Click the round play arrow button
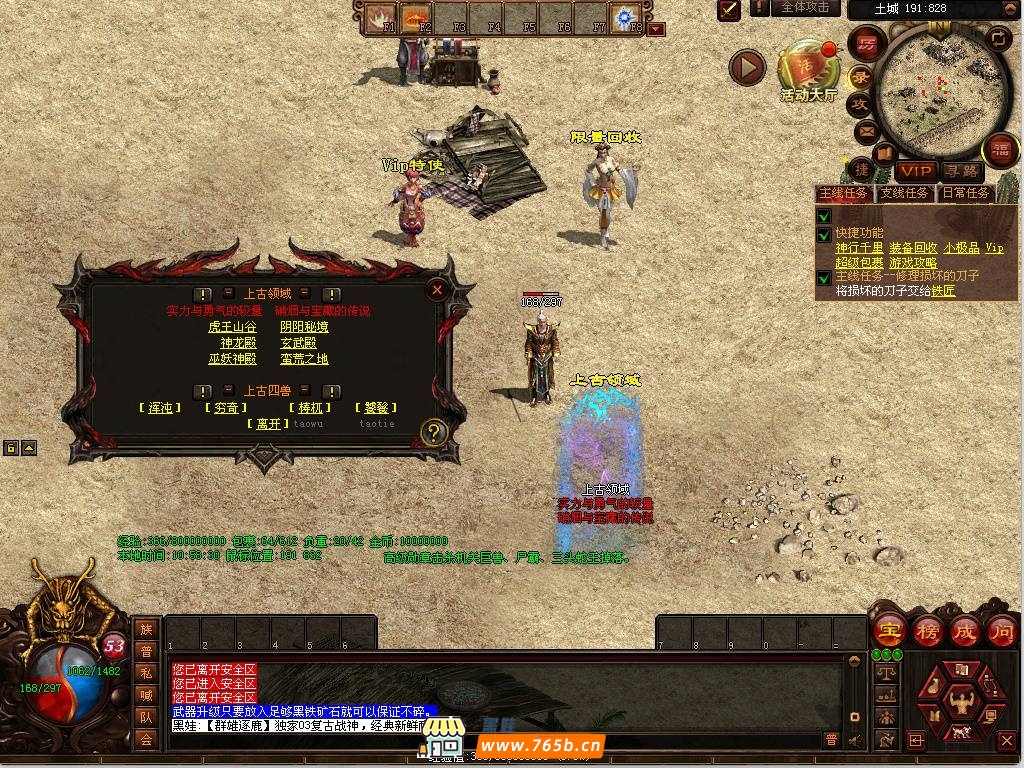 pos(746,67)
